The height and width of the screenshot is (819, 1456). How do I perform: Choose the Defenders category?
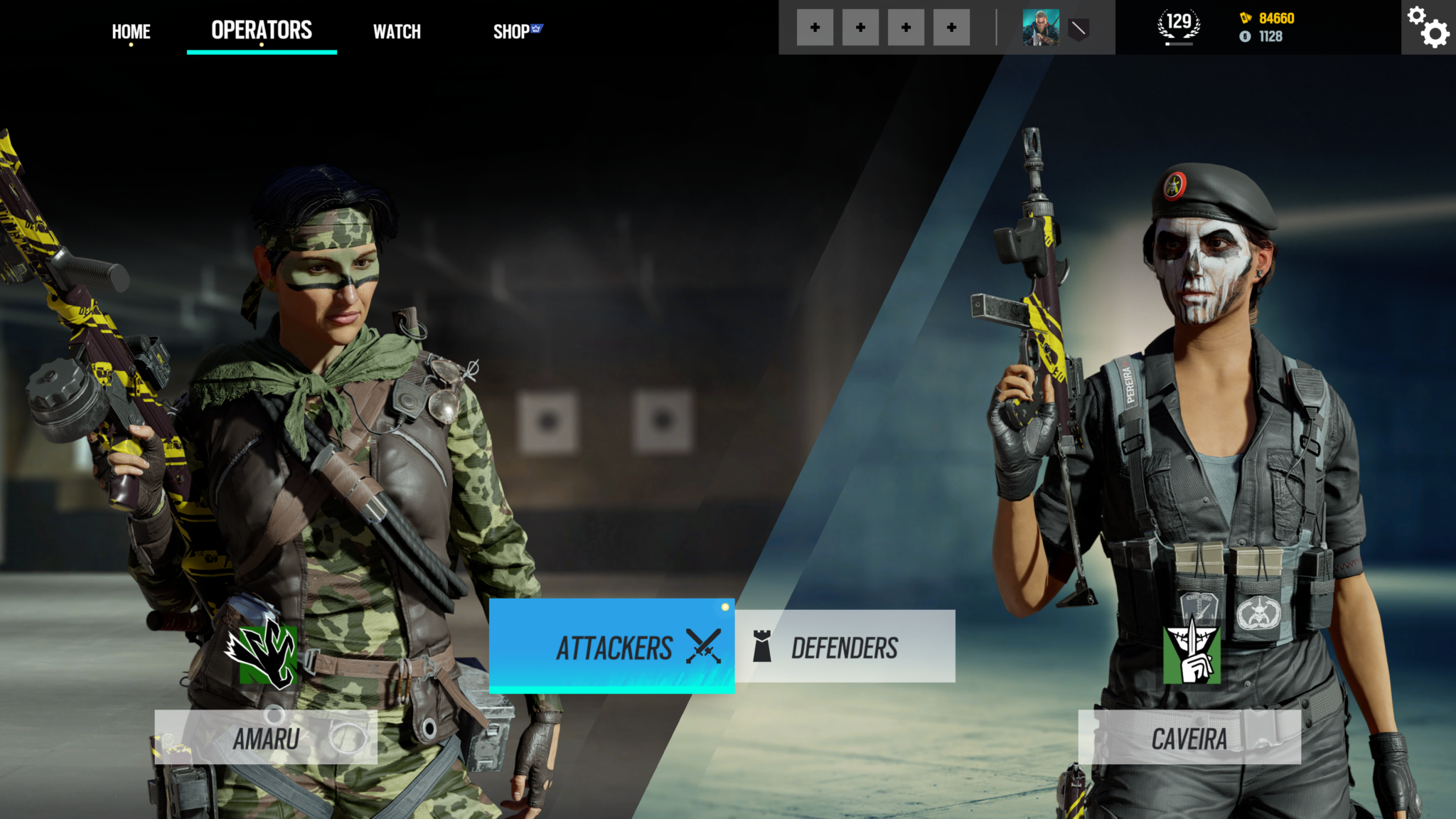(845, 647)
